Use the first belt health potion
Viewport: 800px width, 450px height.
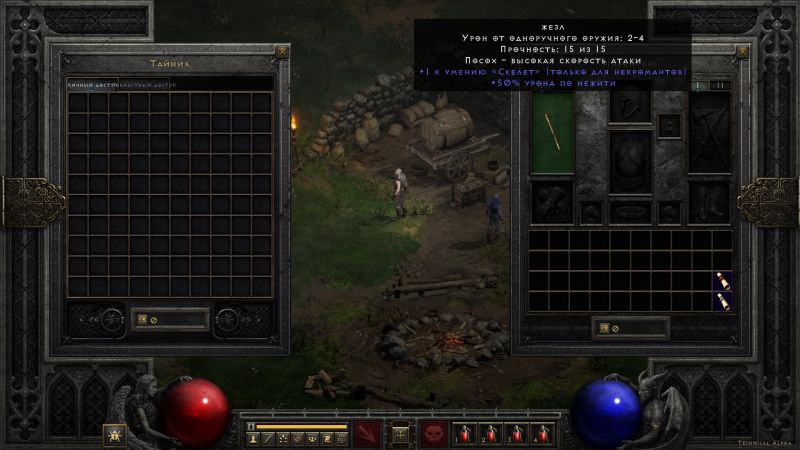[465, 434]
